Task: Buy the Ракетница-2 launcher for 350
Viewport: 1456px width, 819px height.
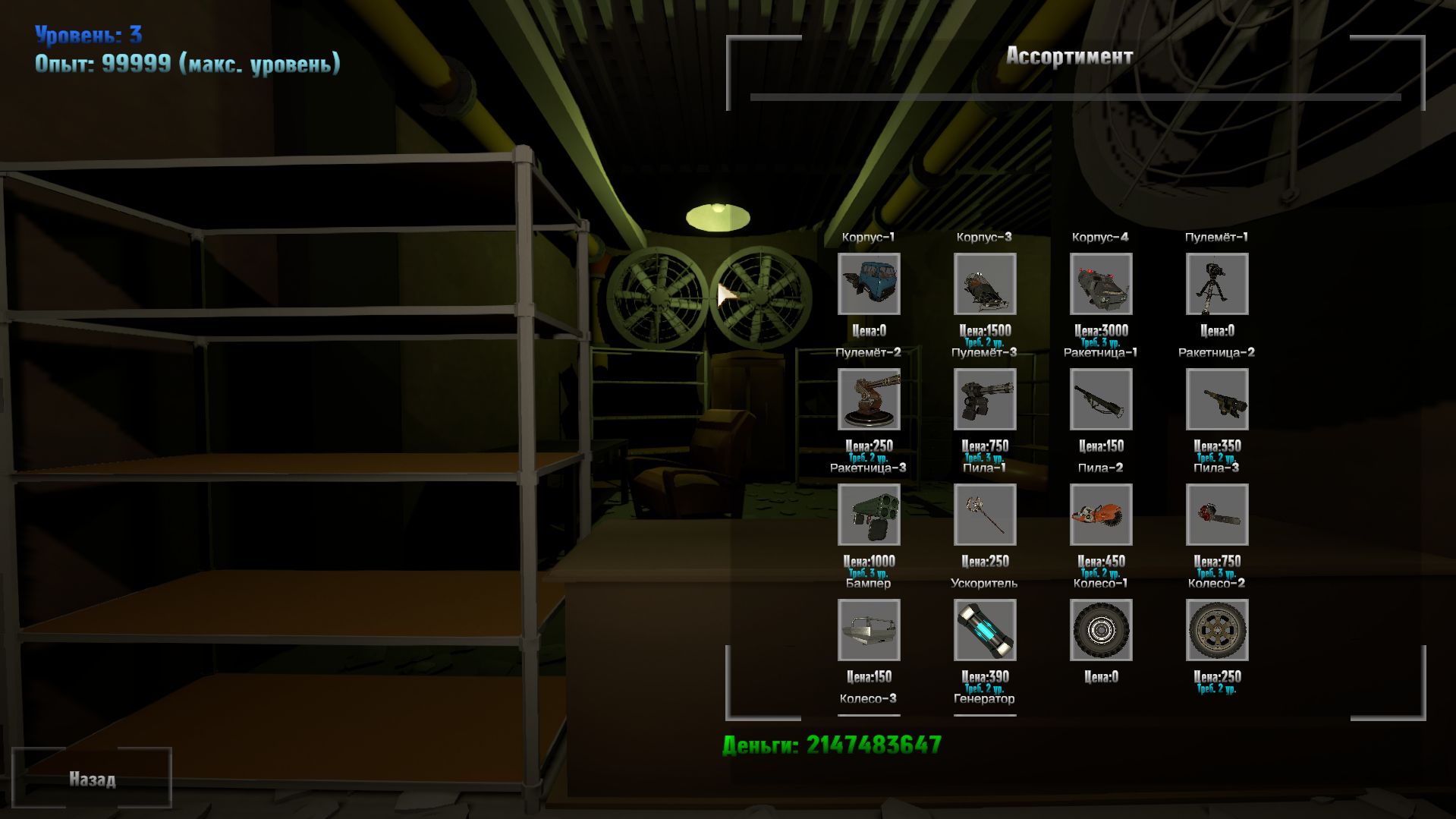Action: point(1218,401)
